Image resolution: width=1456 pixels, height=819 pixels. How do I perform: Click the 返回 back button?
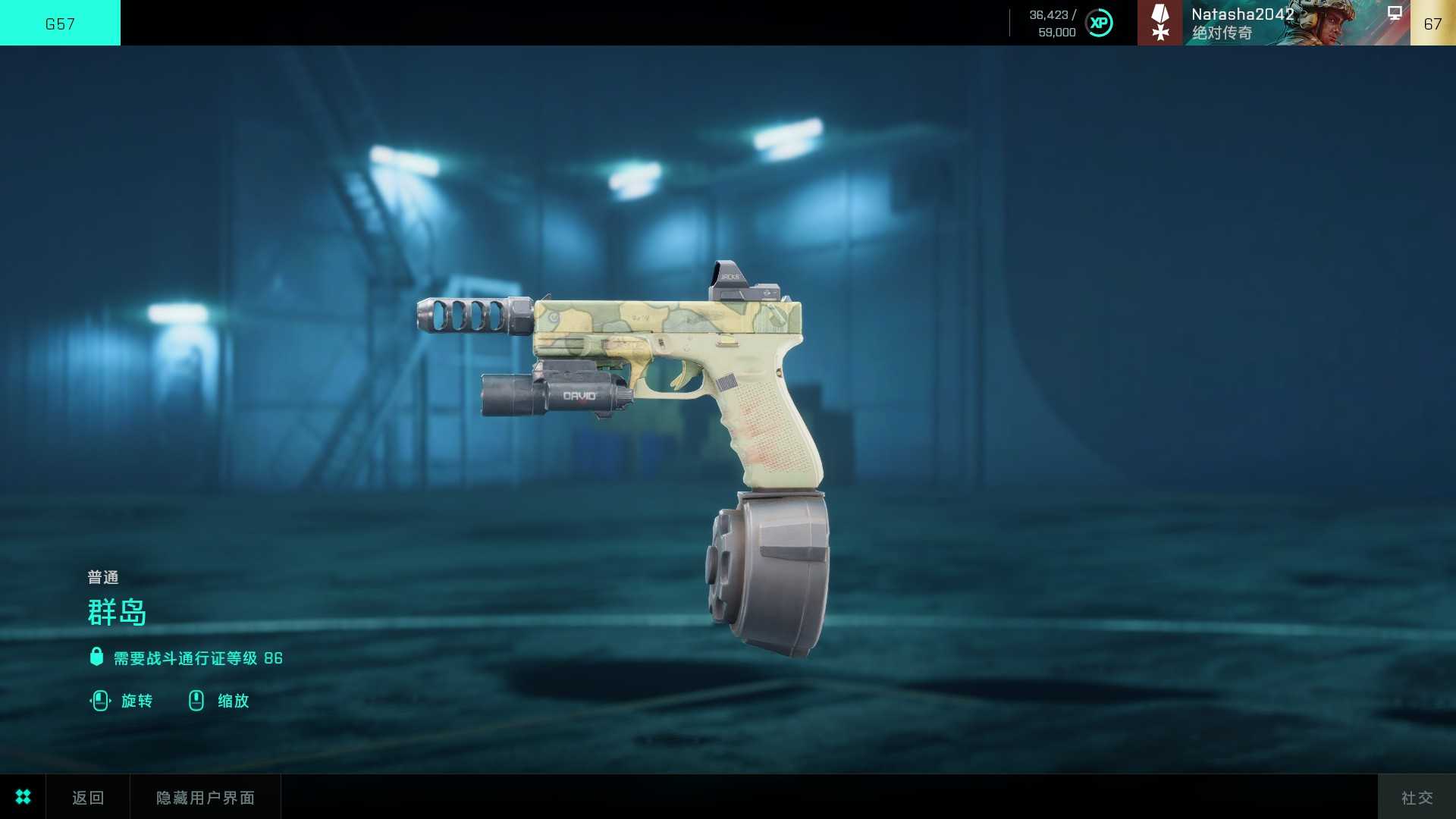(x=88, y=797)
